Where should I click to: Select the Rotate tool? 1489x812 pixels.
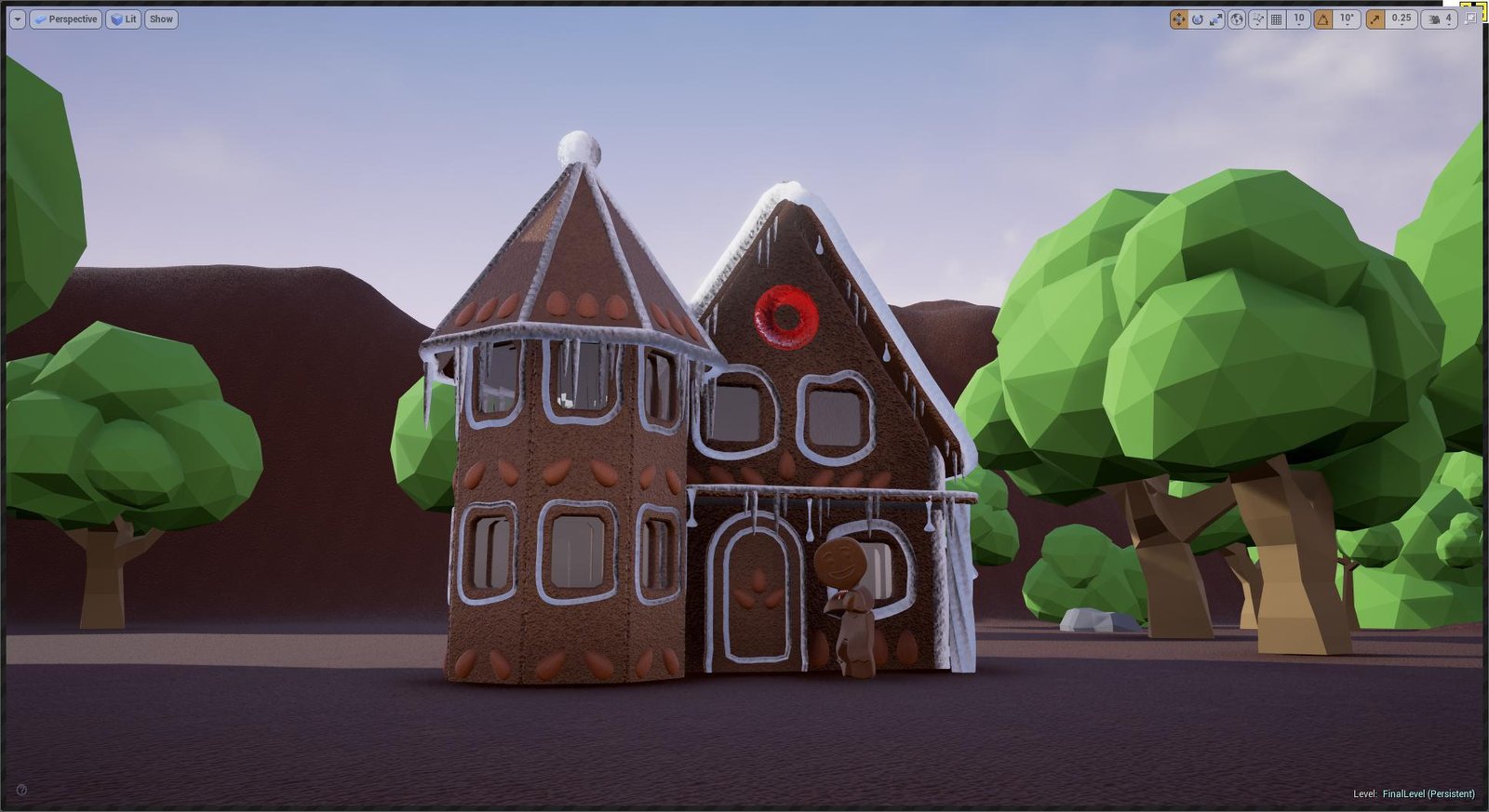pos(1199,19)
